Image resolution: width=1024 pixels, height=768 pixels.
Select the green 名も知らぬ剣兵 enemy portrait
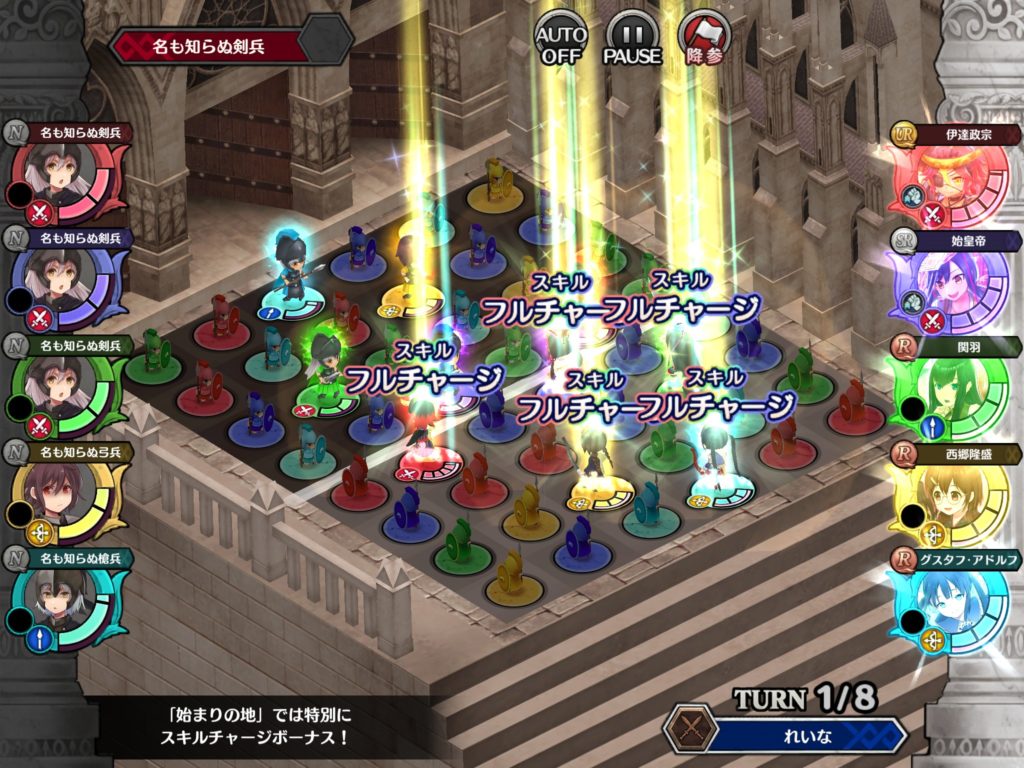coord(68,392)
